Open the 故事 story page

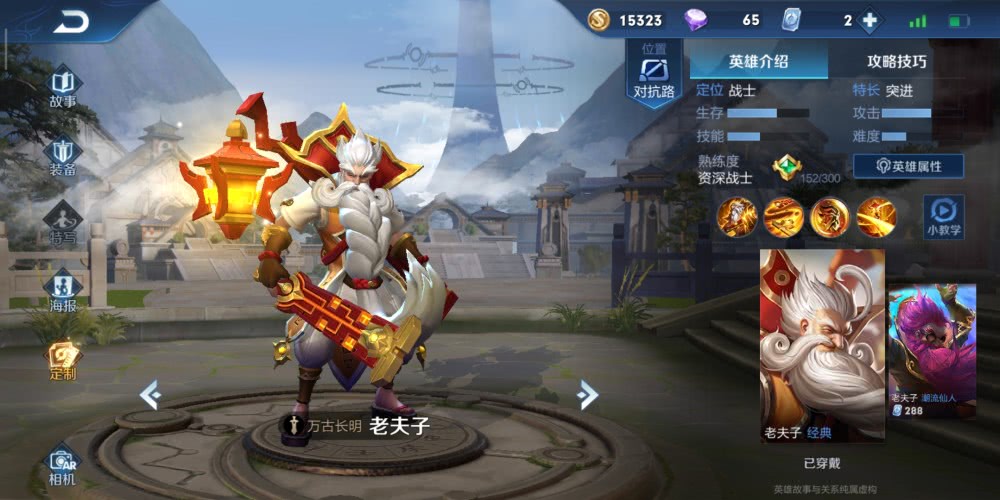click(62, 87)
